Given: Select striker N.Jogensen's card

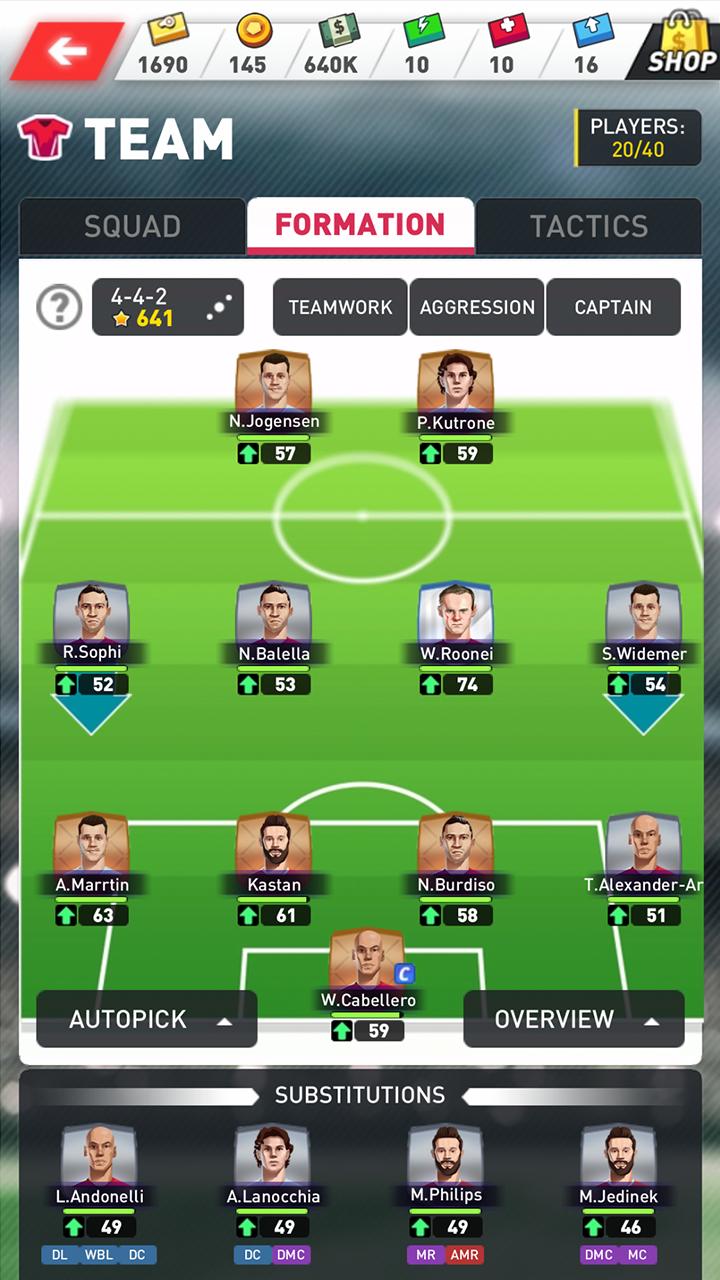Looking at the screenshot, I should pos(274,385).
